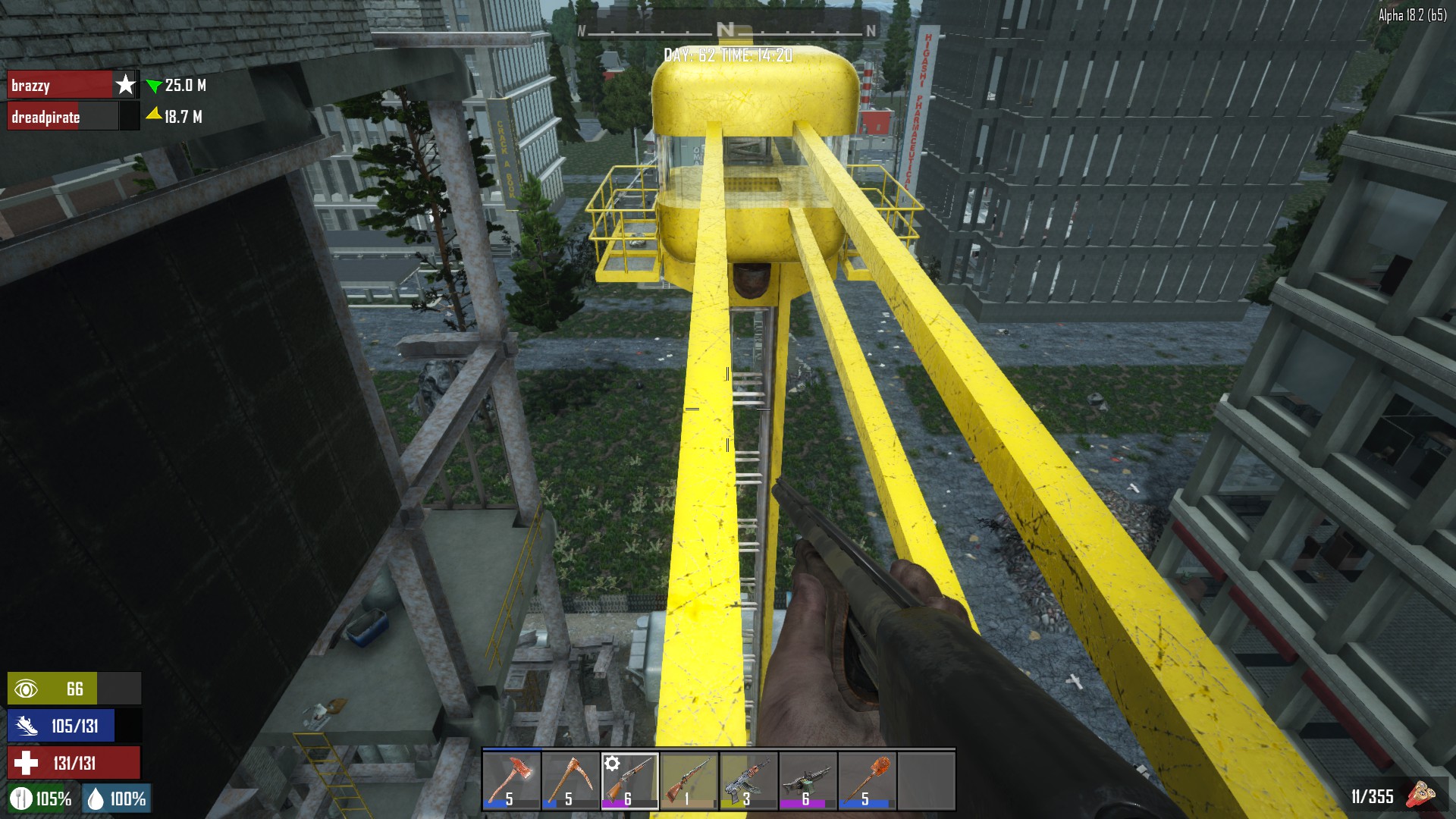Click party member brazzy's name bar

[61, 85]
